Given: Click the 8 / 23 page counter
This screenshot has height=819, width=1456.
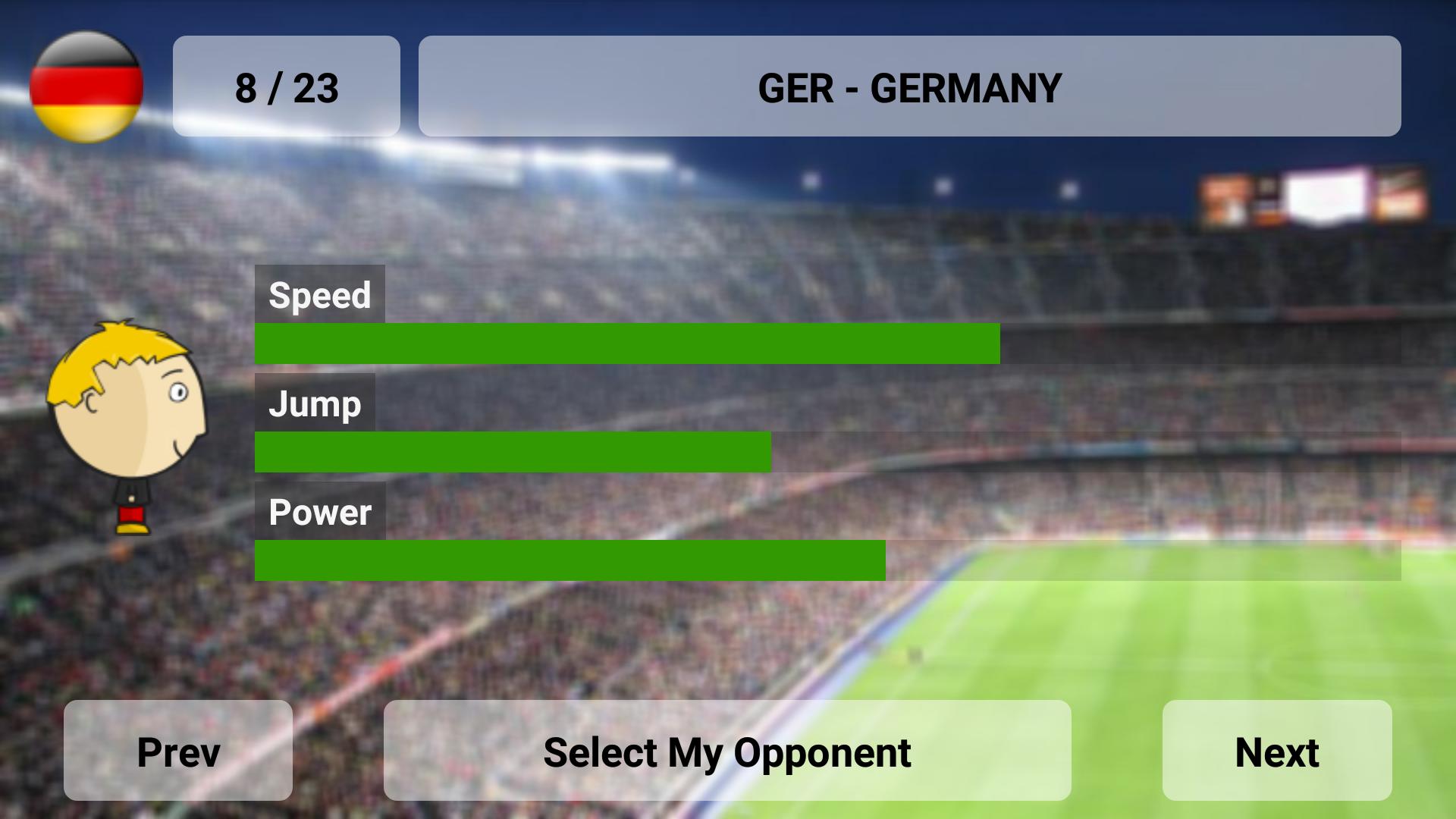Looking at the screenshot, I should pyautogui.click(x=287, y=86).
